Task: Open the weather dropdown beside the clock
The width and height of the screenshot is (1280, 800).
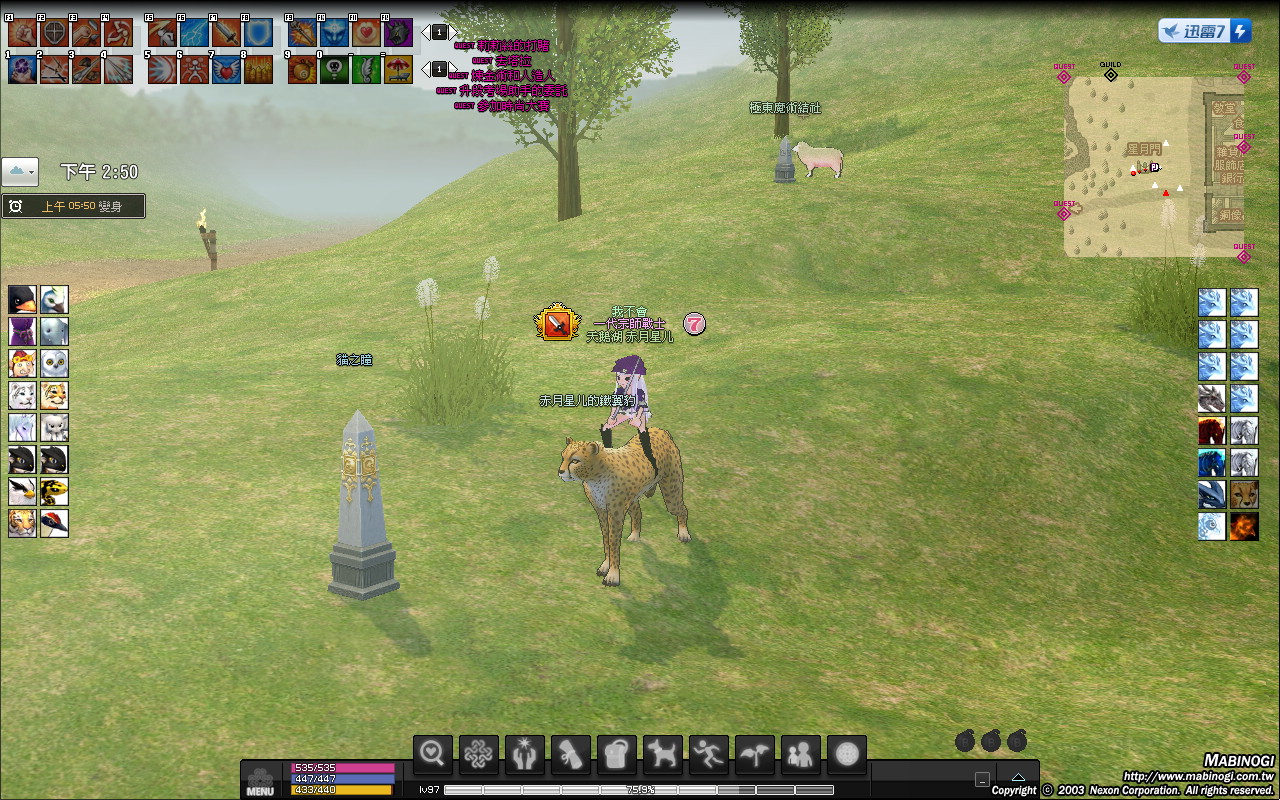Action: [x=20, y=172]
